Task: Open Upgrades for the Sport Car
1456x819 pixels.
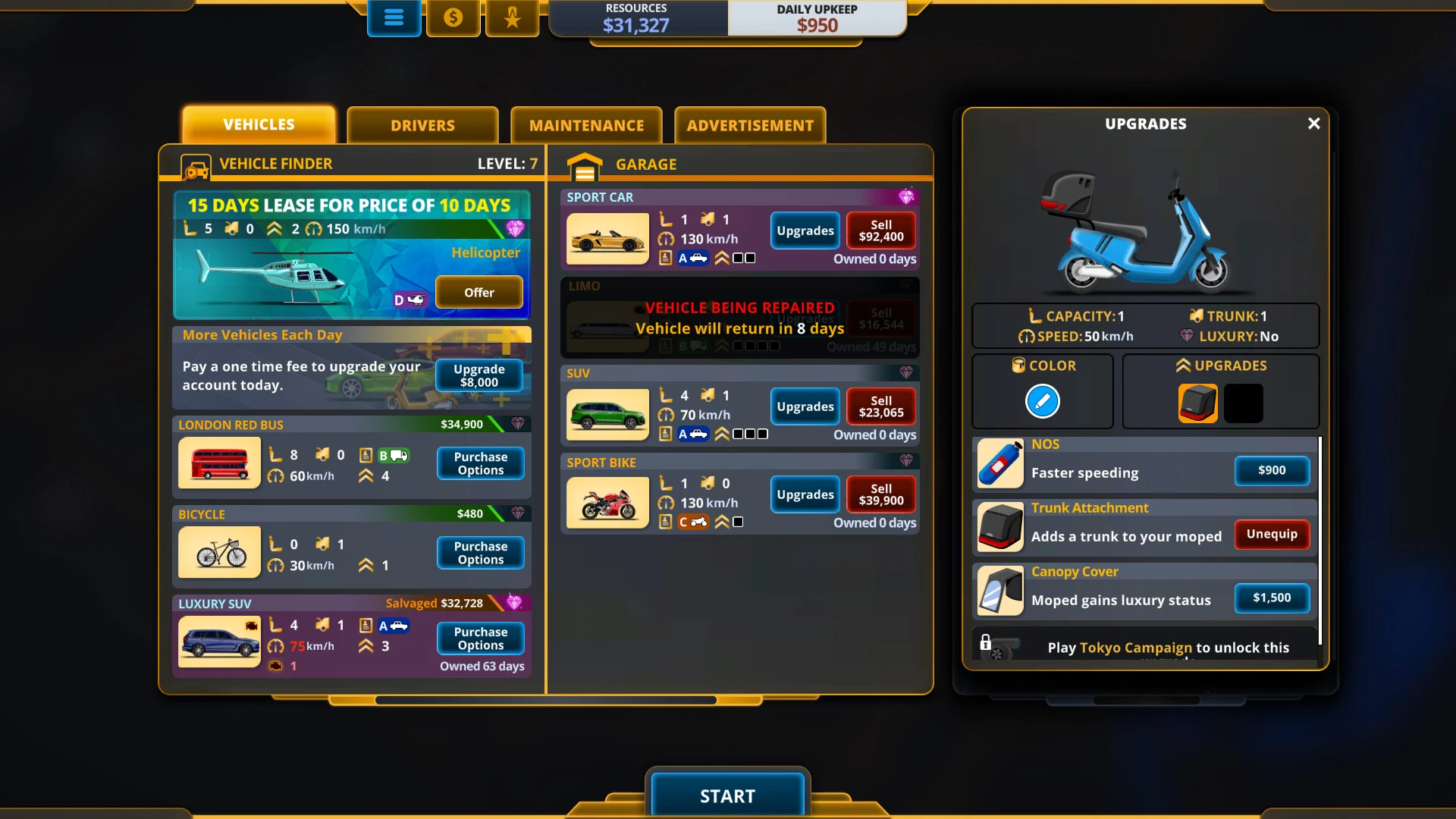Action: click(x=805, y=231)
